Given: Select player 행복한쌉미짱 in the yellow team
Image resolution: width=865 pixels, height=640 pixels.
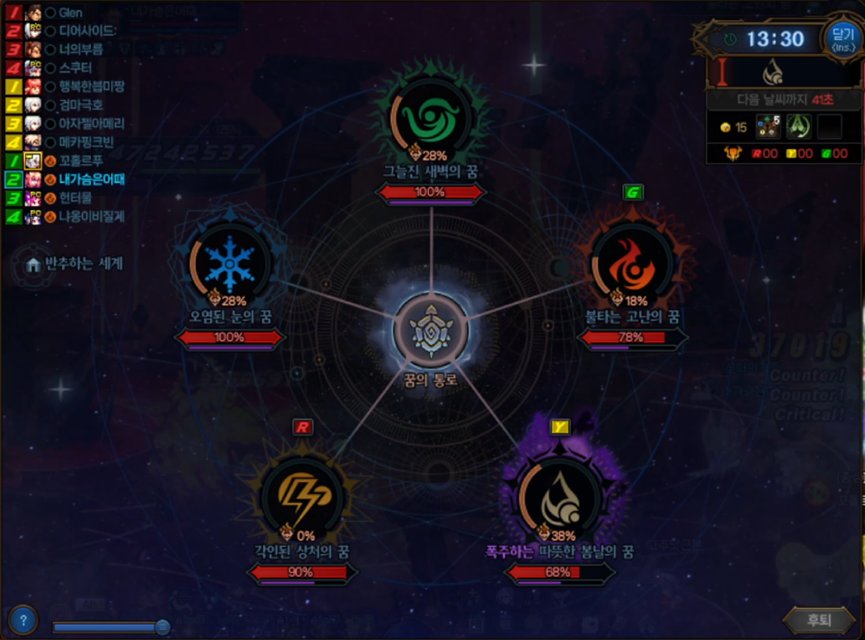Looking at the screenshot, I should [96, 86].
